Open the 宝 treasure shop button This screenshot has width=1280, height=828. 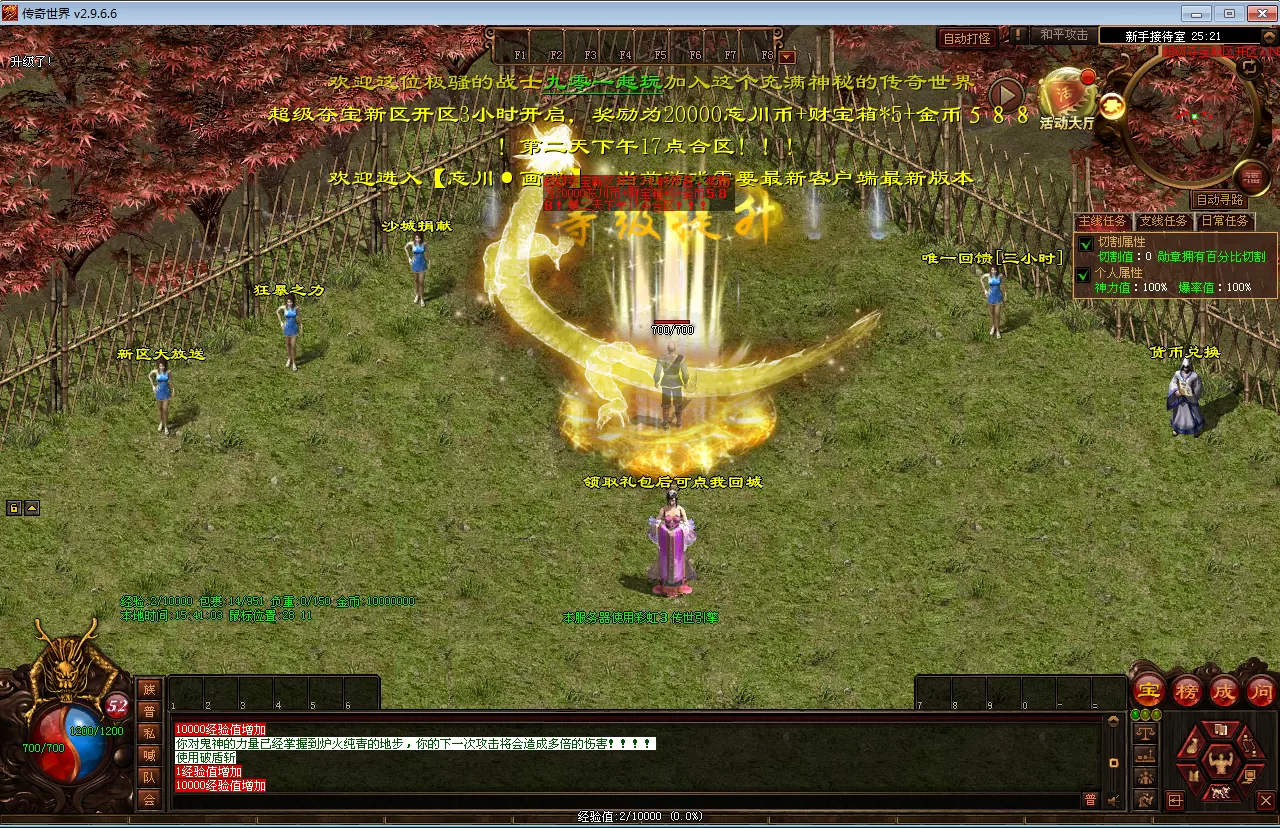[1149, 690]
